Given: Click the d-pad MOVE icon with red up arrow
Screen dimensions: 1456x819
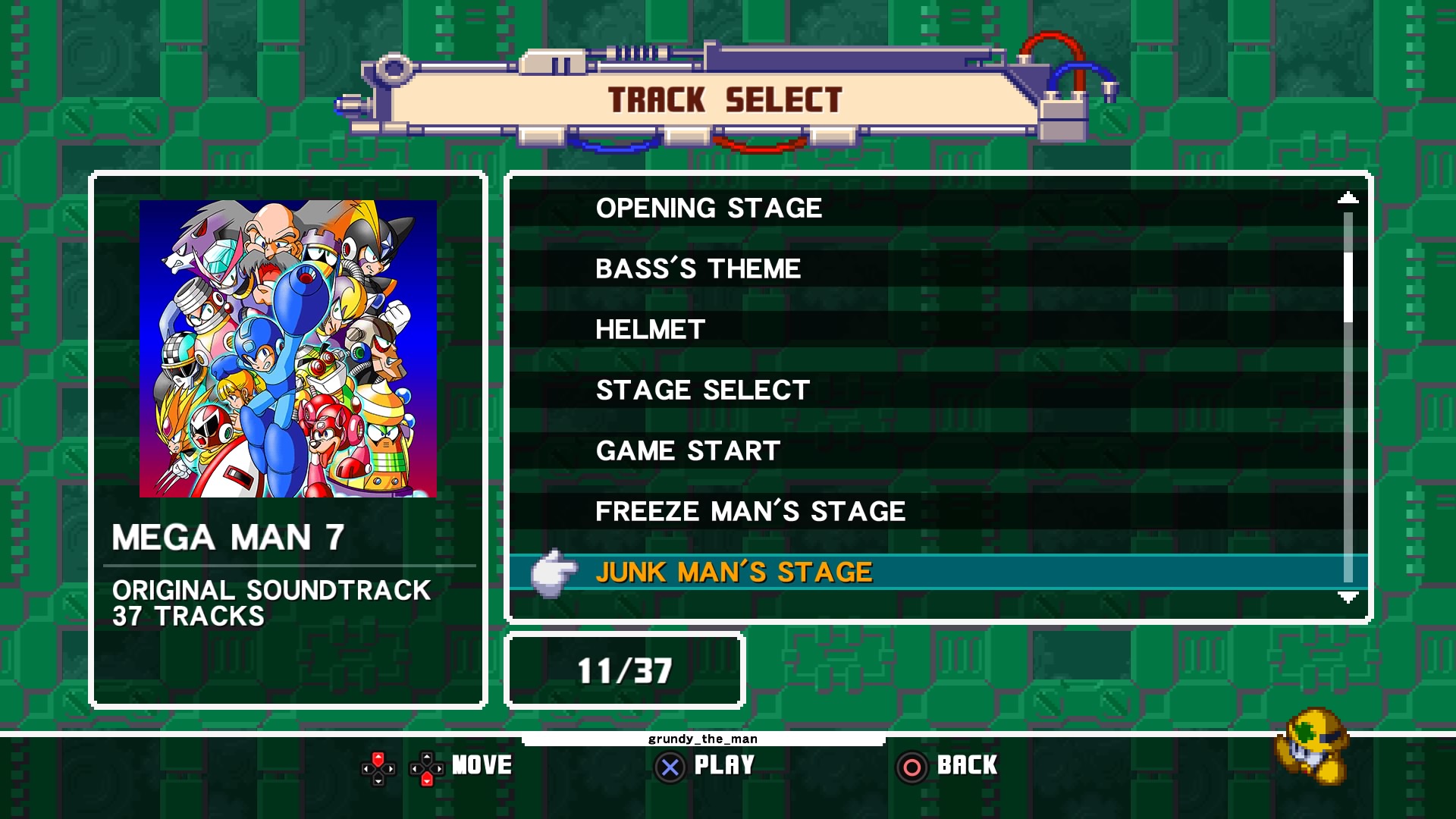Looking at the screenshot, I should [x=378, y=766].
